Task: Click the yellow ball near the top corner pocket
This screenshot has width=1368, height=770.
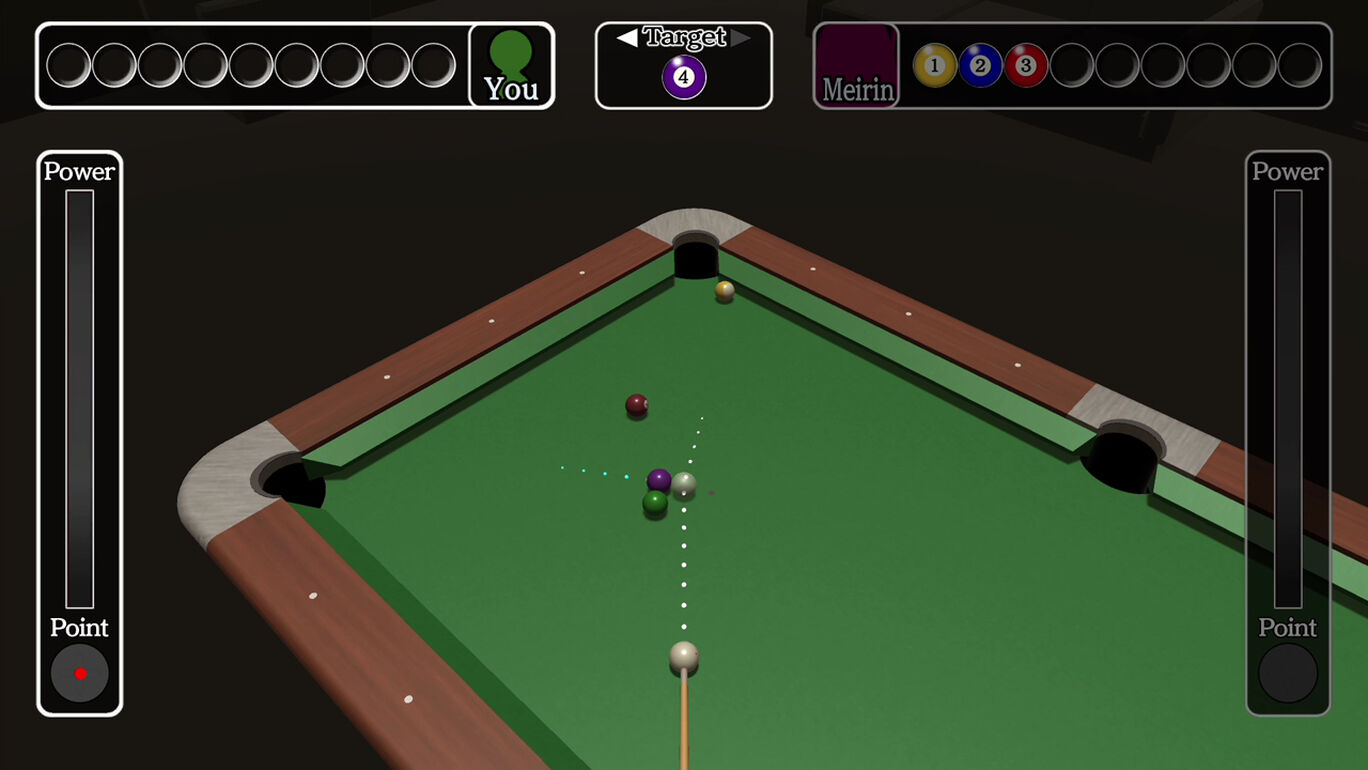Action: 722,291
